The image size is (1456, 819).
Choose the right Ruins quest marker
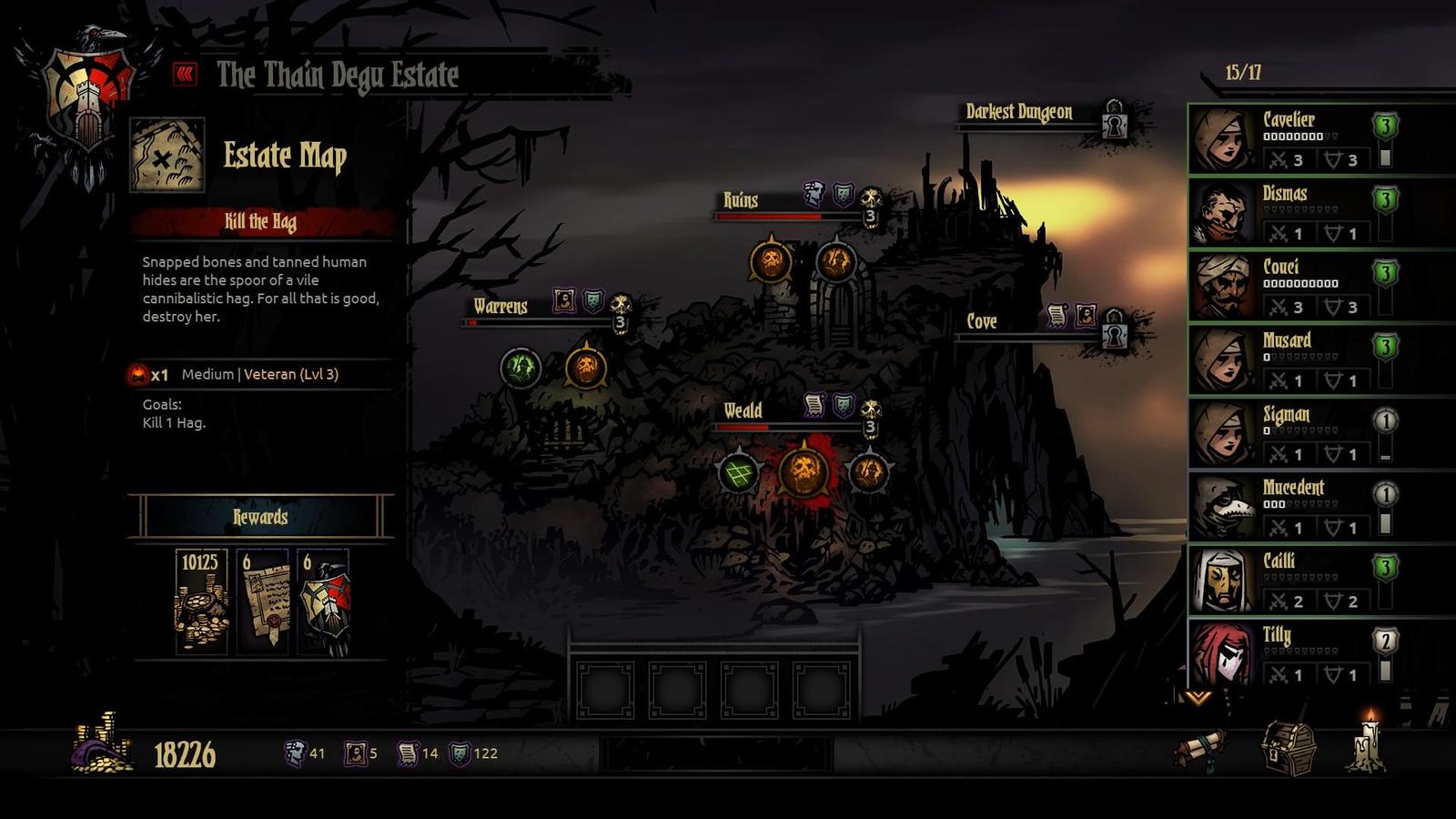pos(835,261)
